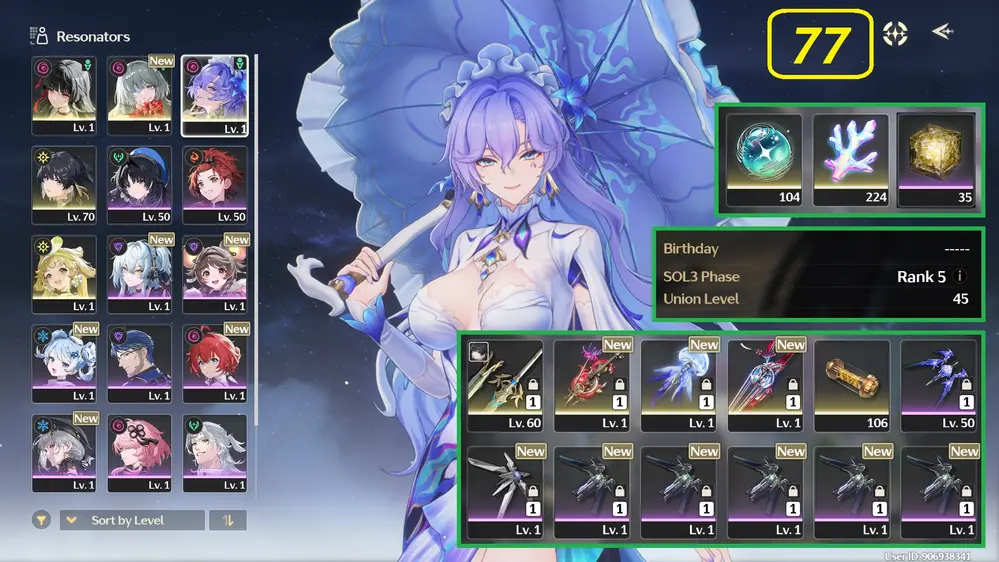Click the round crosshair icon beside 77

tap(895, 34)
